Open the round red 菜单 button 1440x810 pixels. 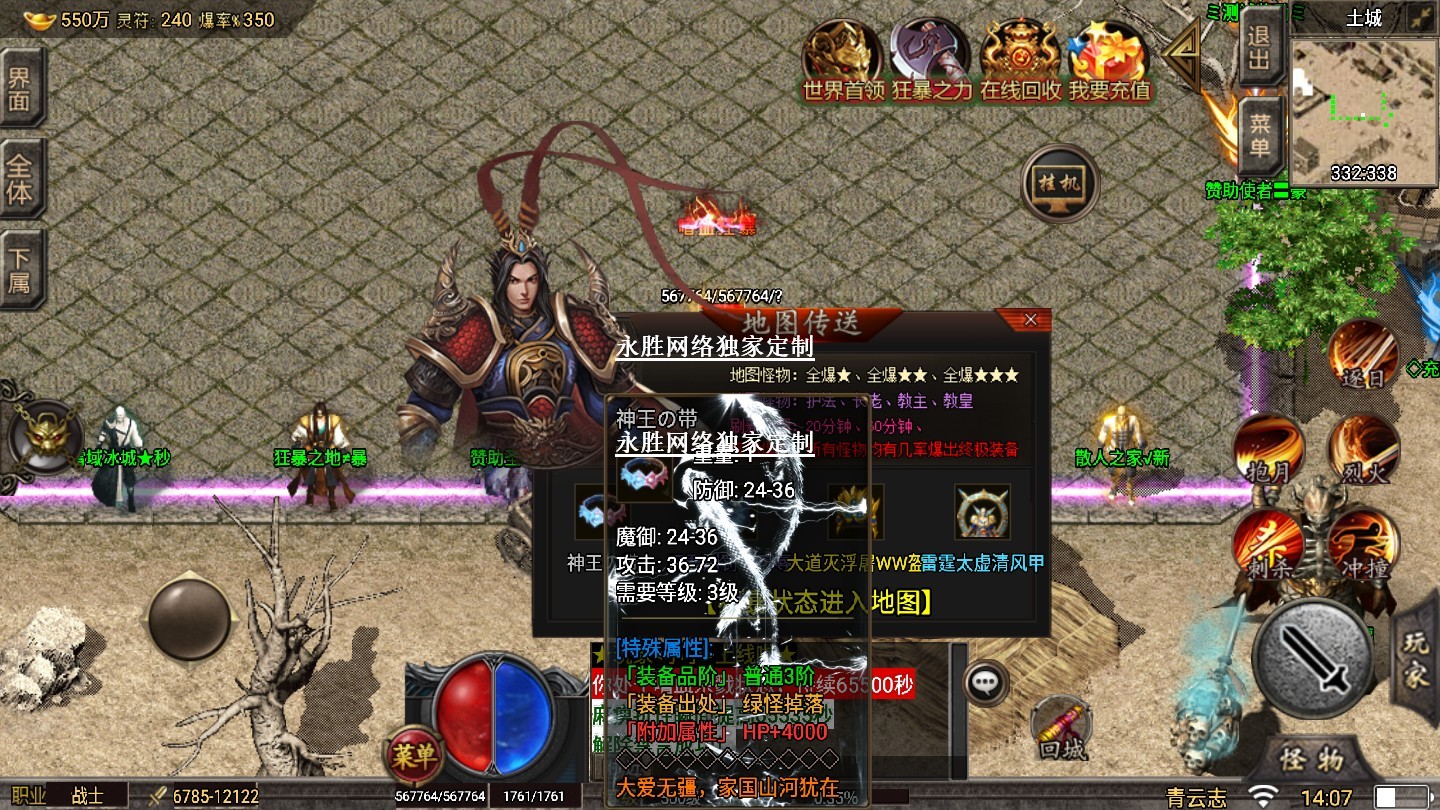tap(413, 755)
